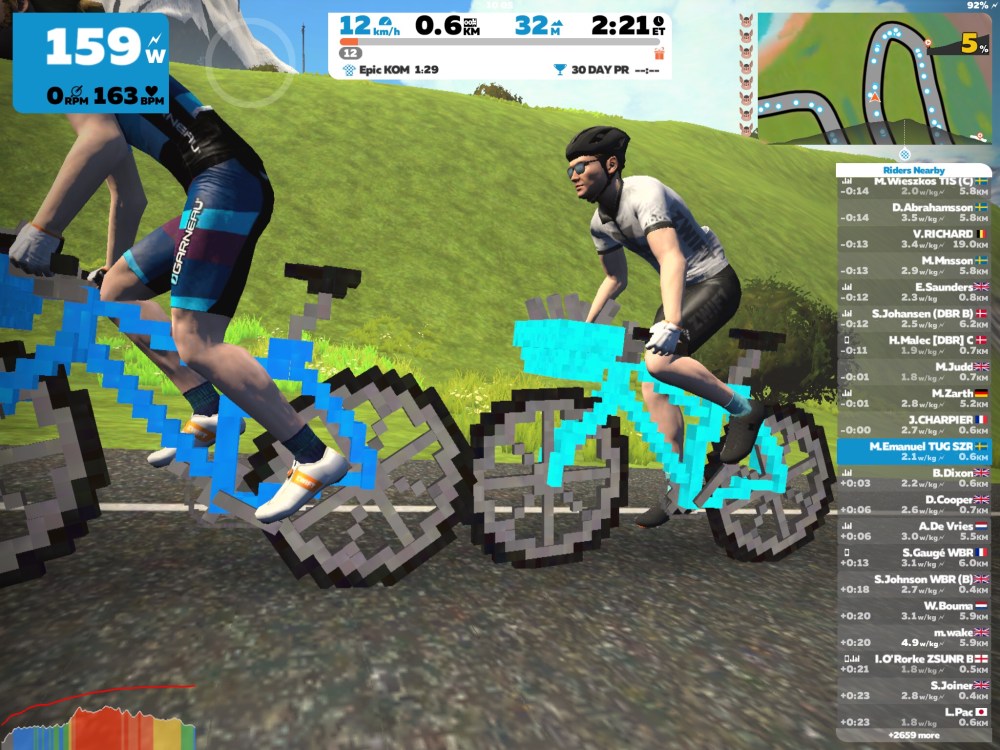Click rider E.Saunders in the list
This screenshot has width=1000, height=750.
point(913,291)
